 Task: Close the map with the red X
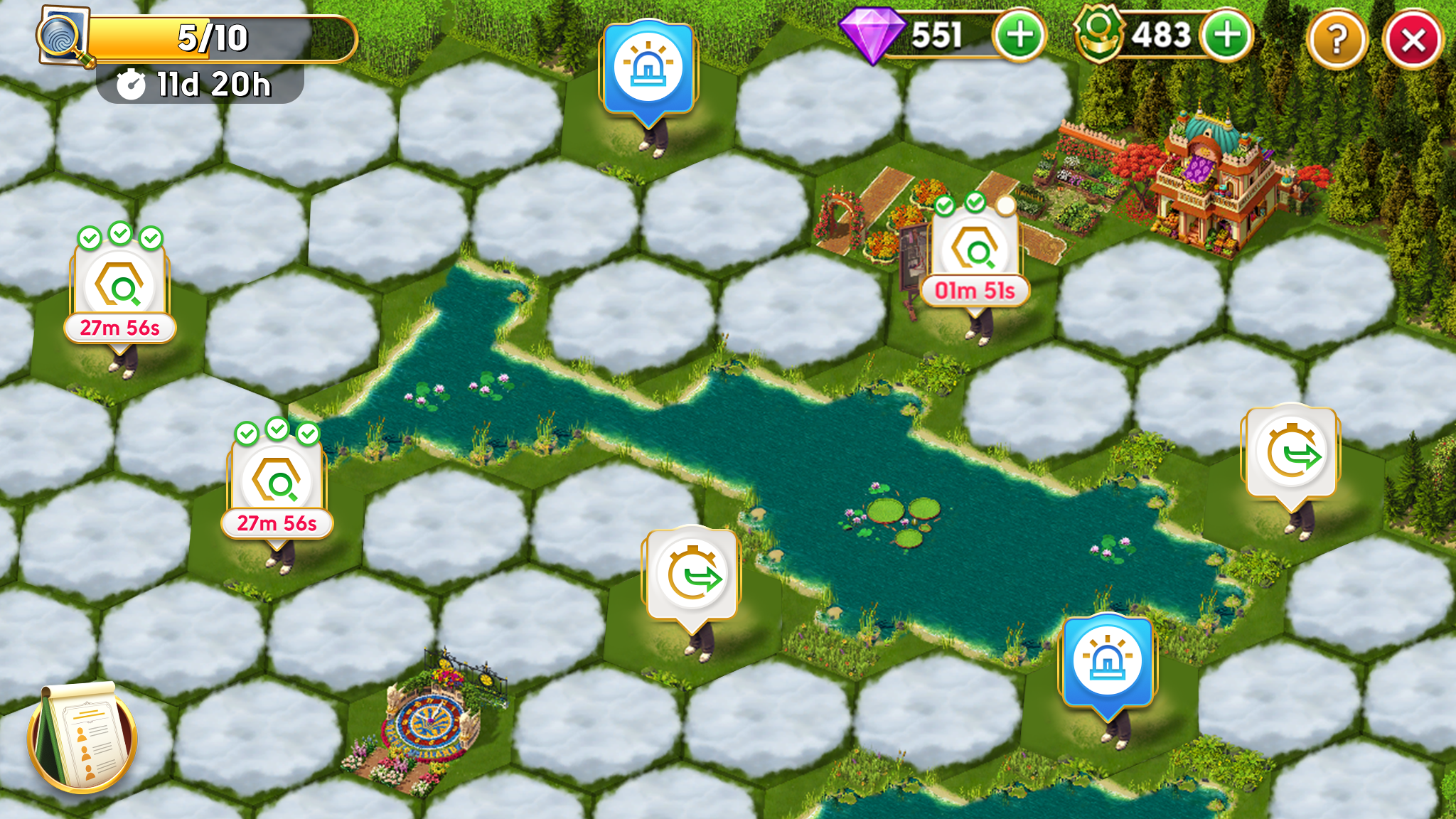tap(1413, 40)
